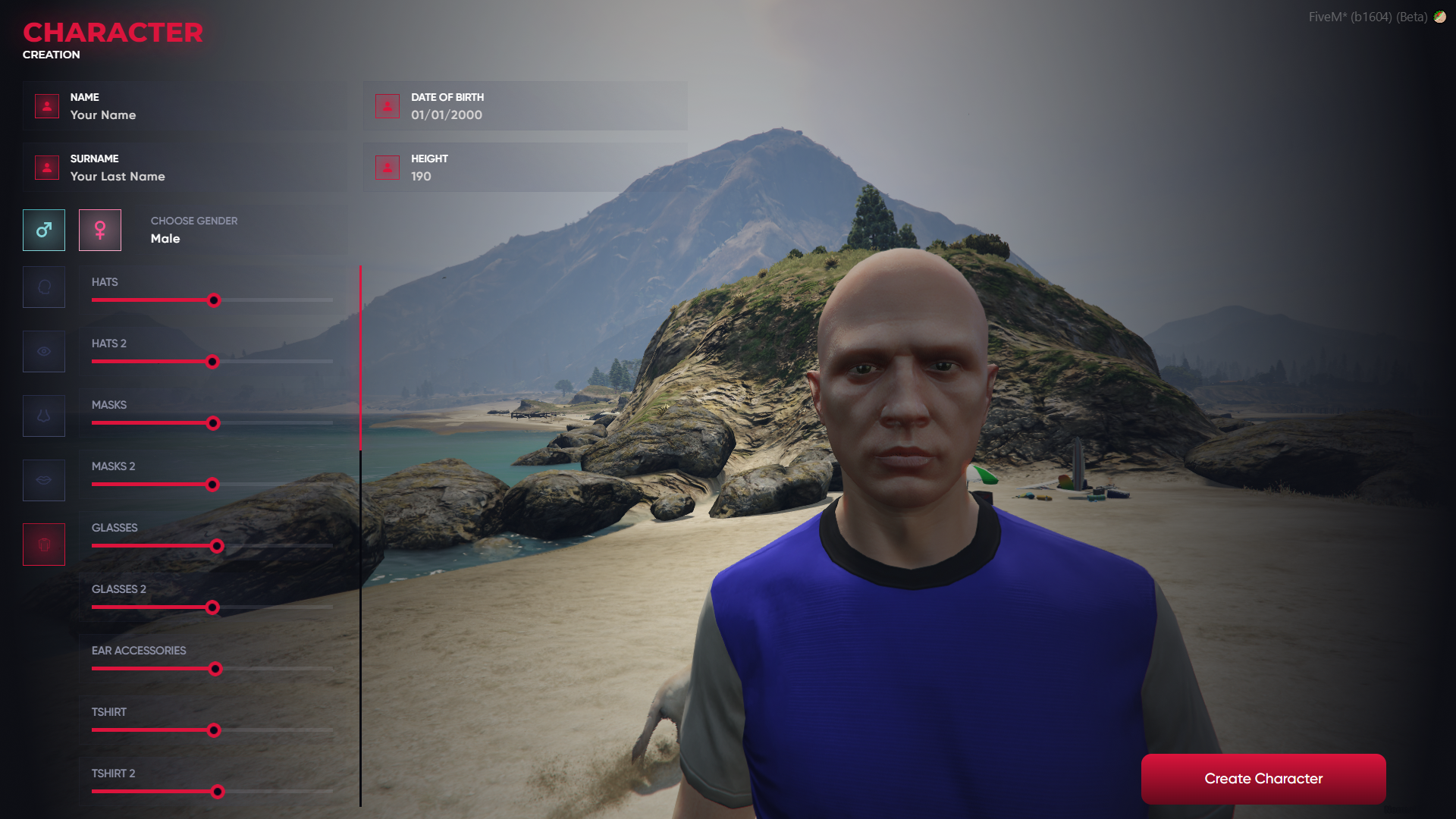Viewport: 1456px width, 819px height.
Task: Adjust the Hats slider
Action: [x=214, y=300]
